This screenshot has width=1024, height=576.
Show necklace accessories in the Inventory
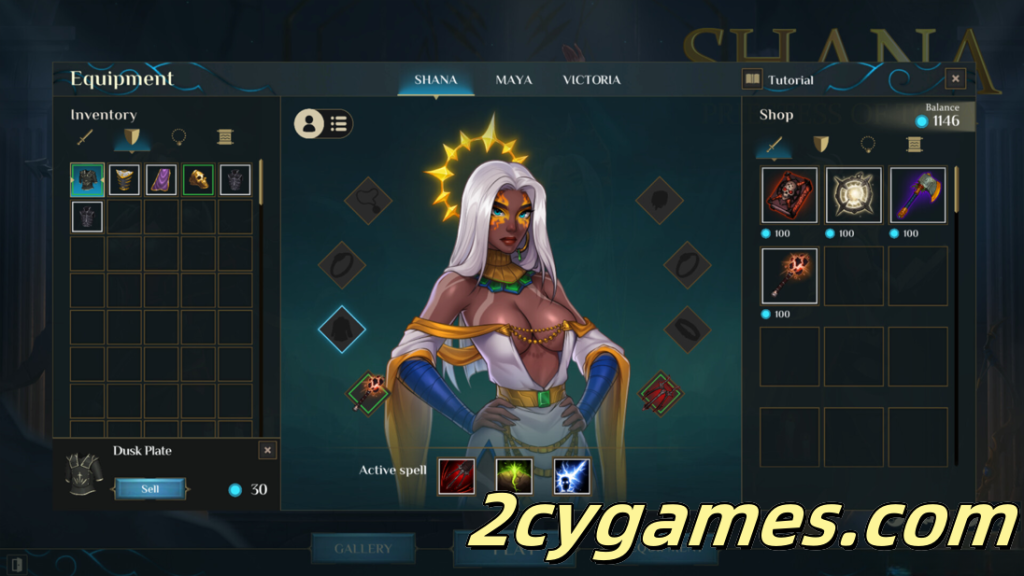click(x=179, y=137)
